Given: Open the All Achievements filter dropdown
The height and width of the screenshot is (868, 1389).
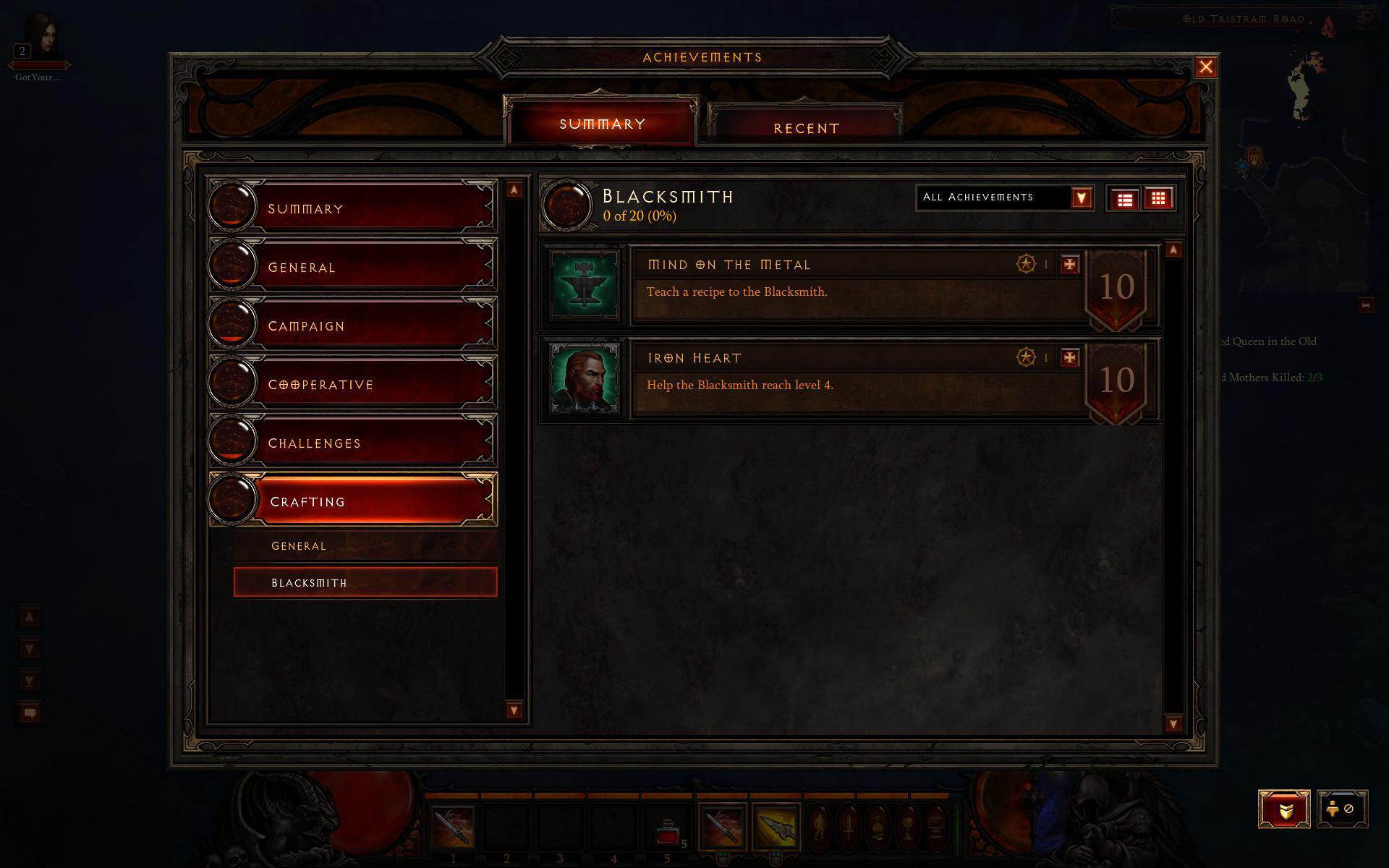Looking at the screenshot, I should (x=1081, y=197).
